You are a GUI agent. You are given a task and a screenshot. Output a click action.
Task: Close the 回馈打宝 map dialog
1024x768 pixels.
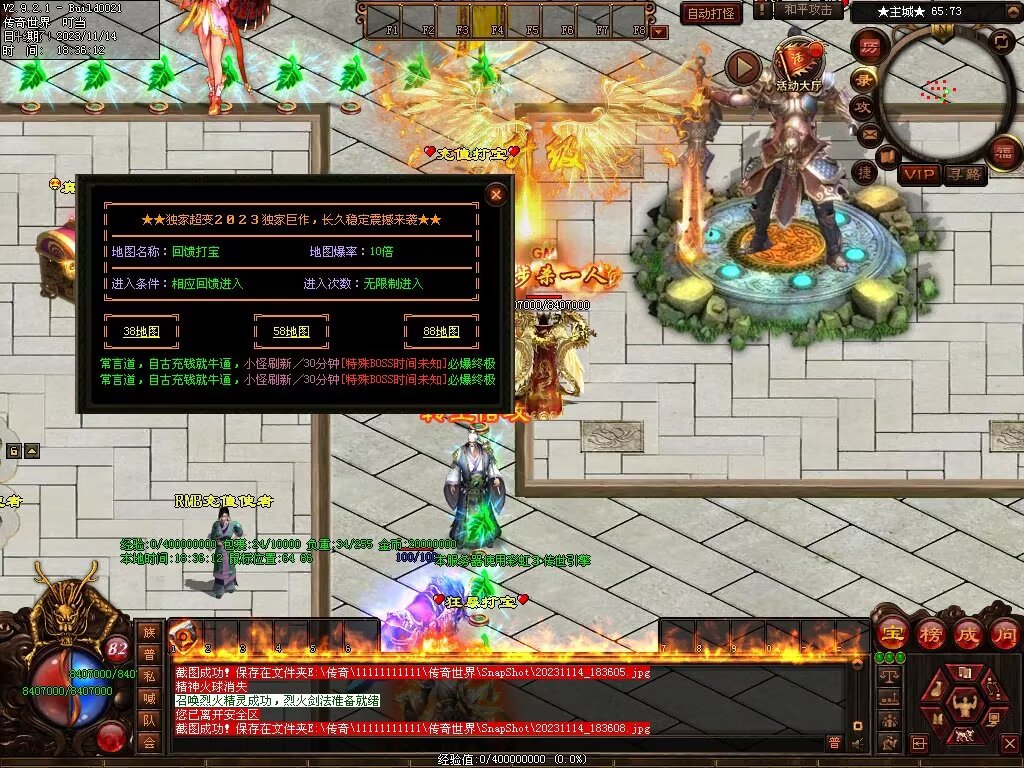click(x=495, y=195)
